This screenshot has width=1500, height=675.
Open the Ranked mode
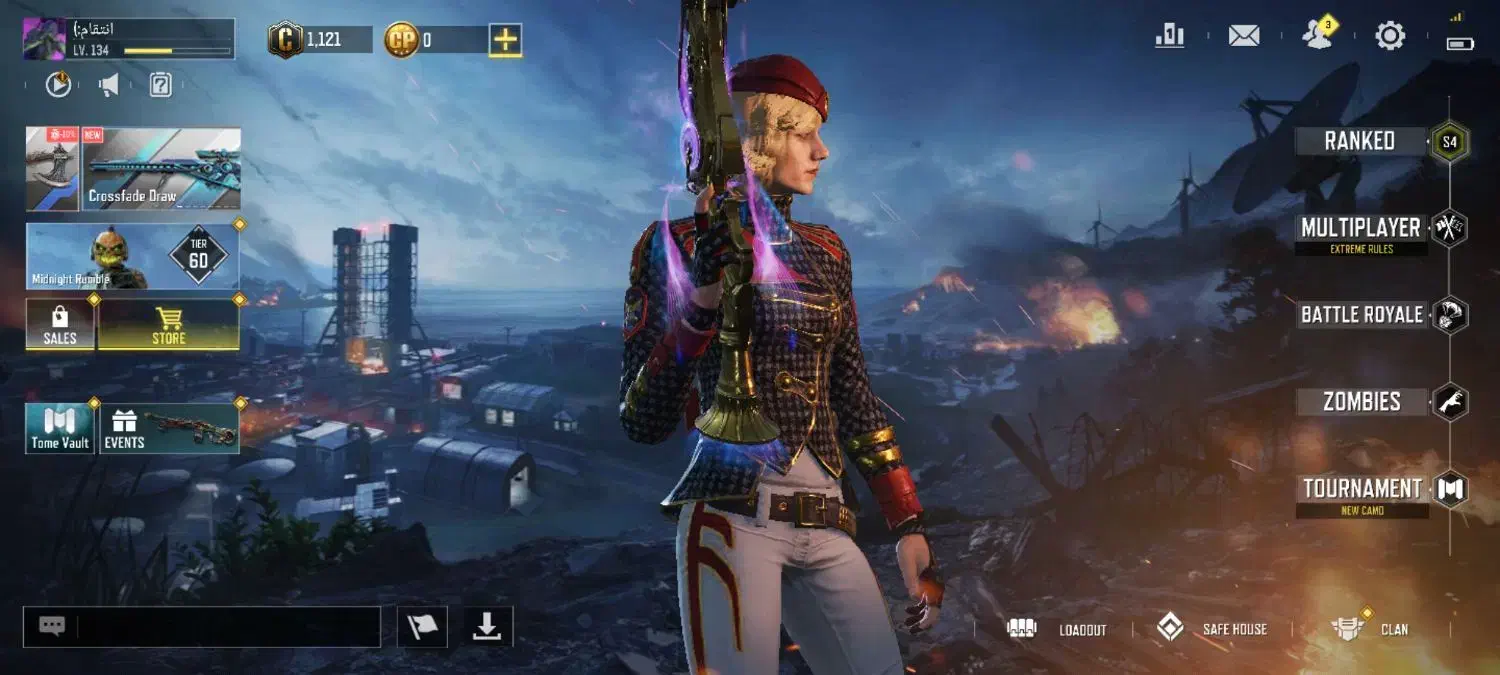coord(1360,141)
